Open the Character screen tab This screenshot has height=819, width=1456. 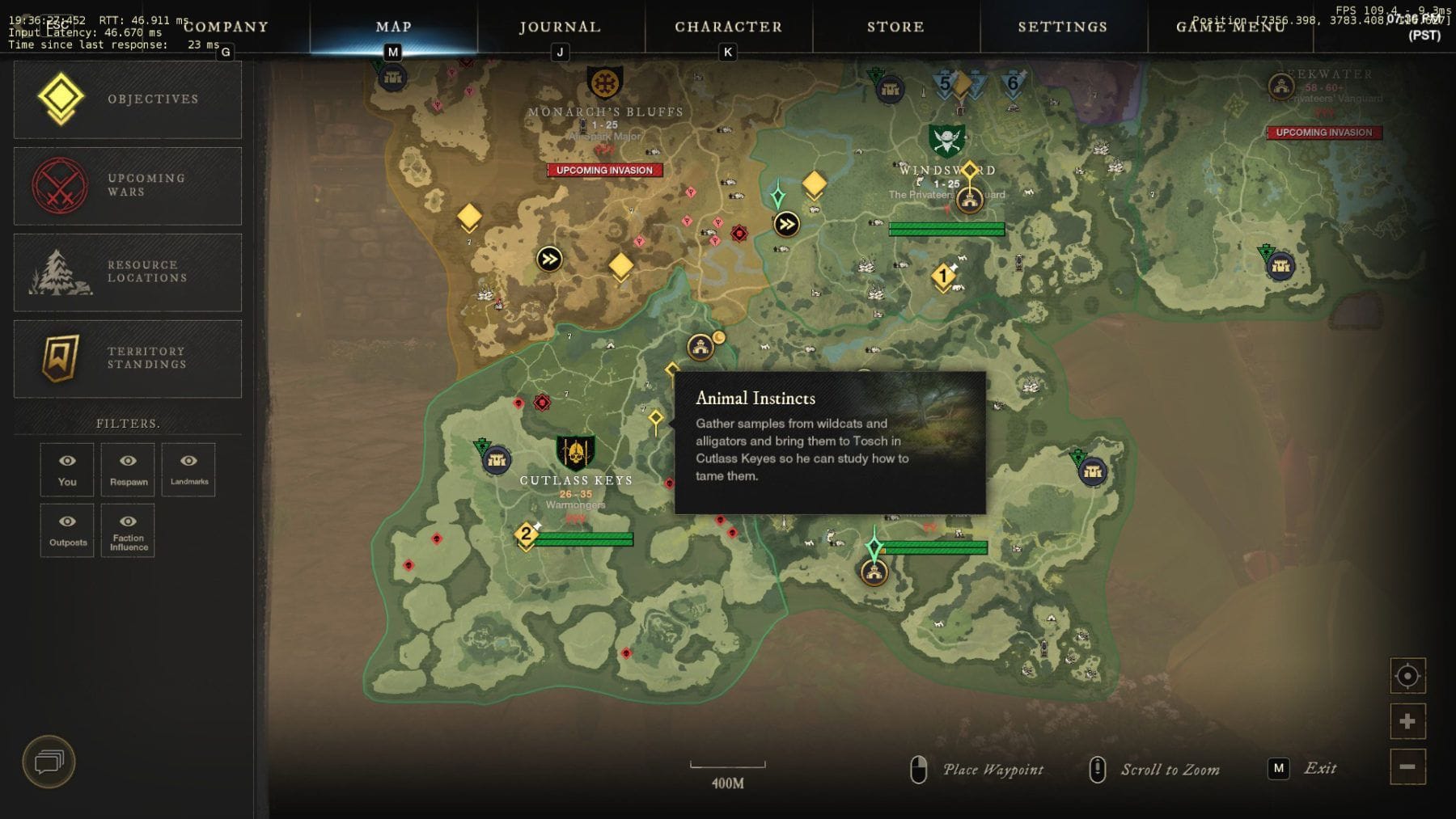pyautogui.click(x=730, y=27)
